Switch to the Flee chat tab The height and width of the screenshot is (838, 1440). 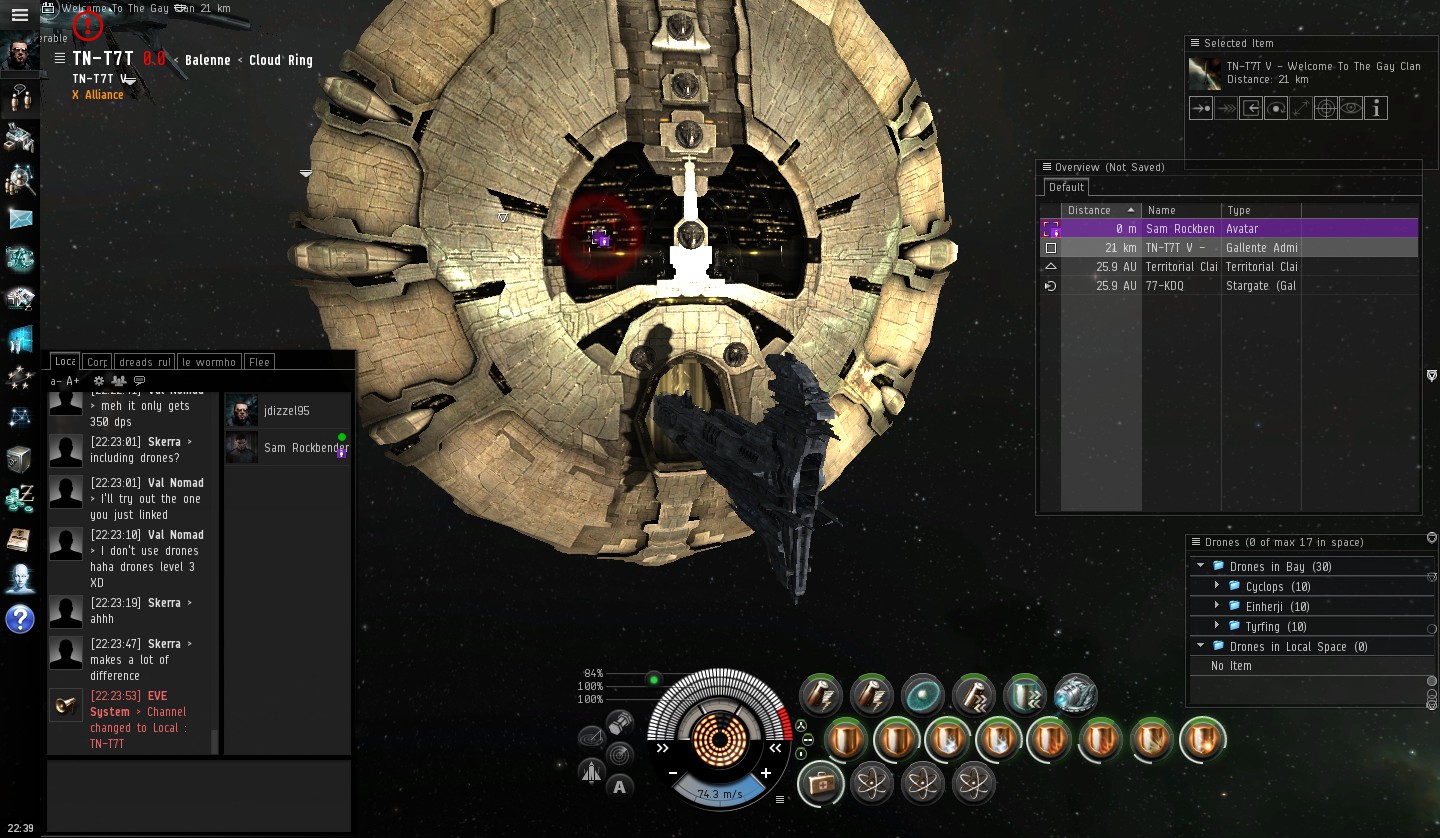[259, 362]
